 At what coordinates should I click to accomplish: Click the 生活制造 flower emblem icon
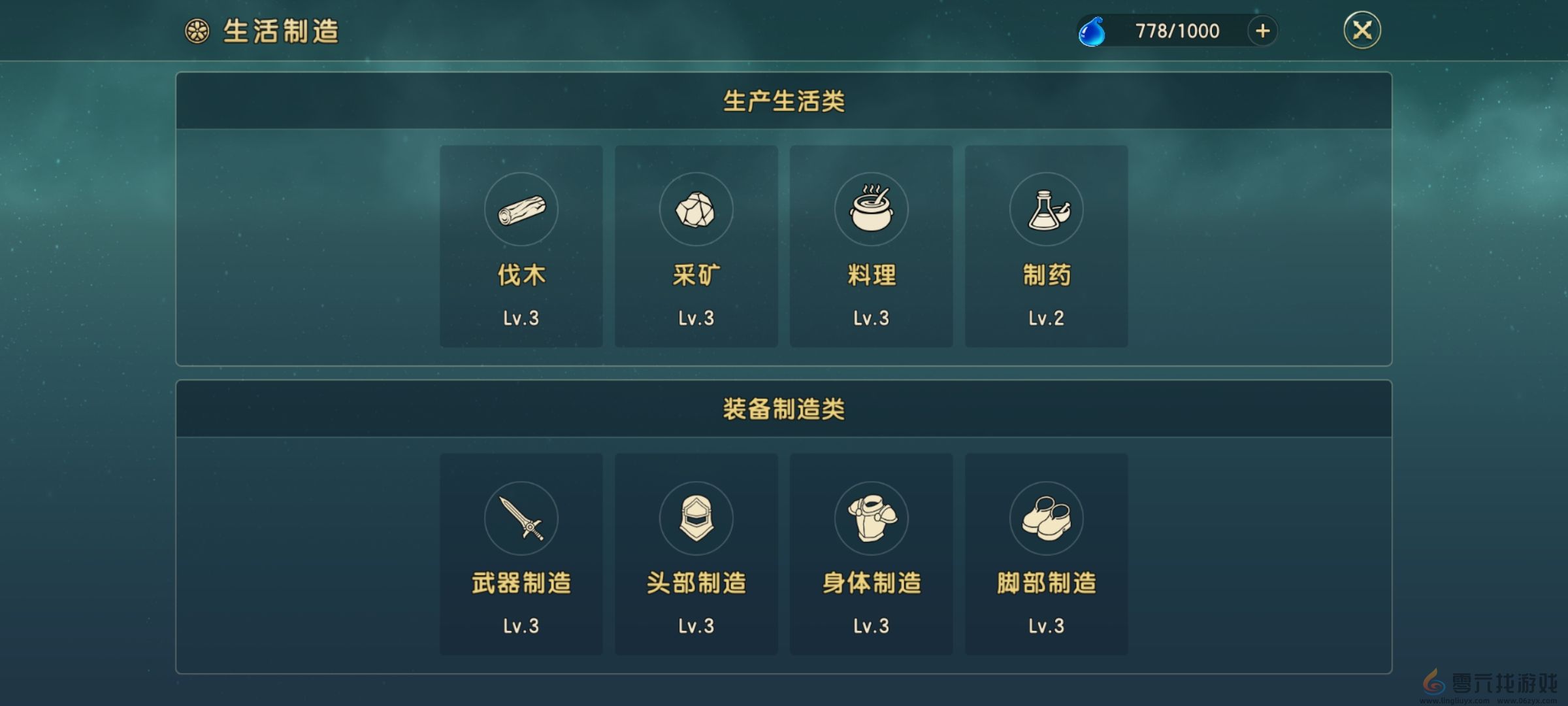pos(196,29)
